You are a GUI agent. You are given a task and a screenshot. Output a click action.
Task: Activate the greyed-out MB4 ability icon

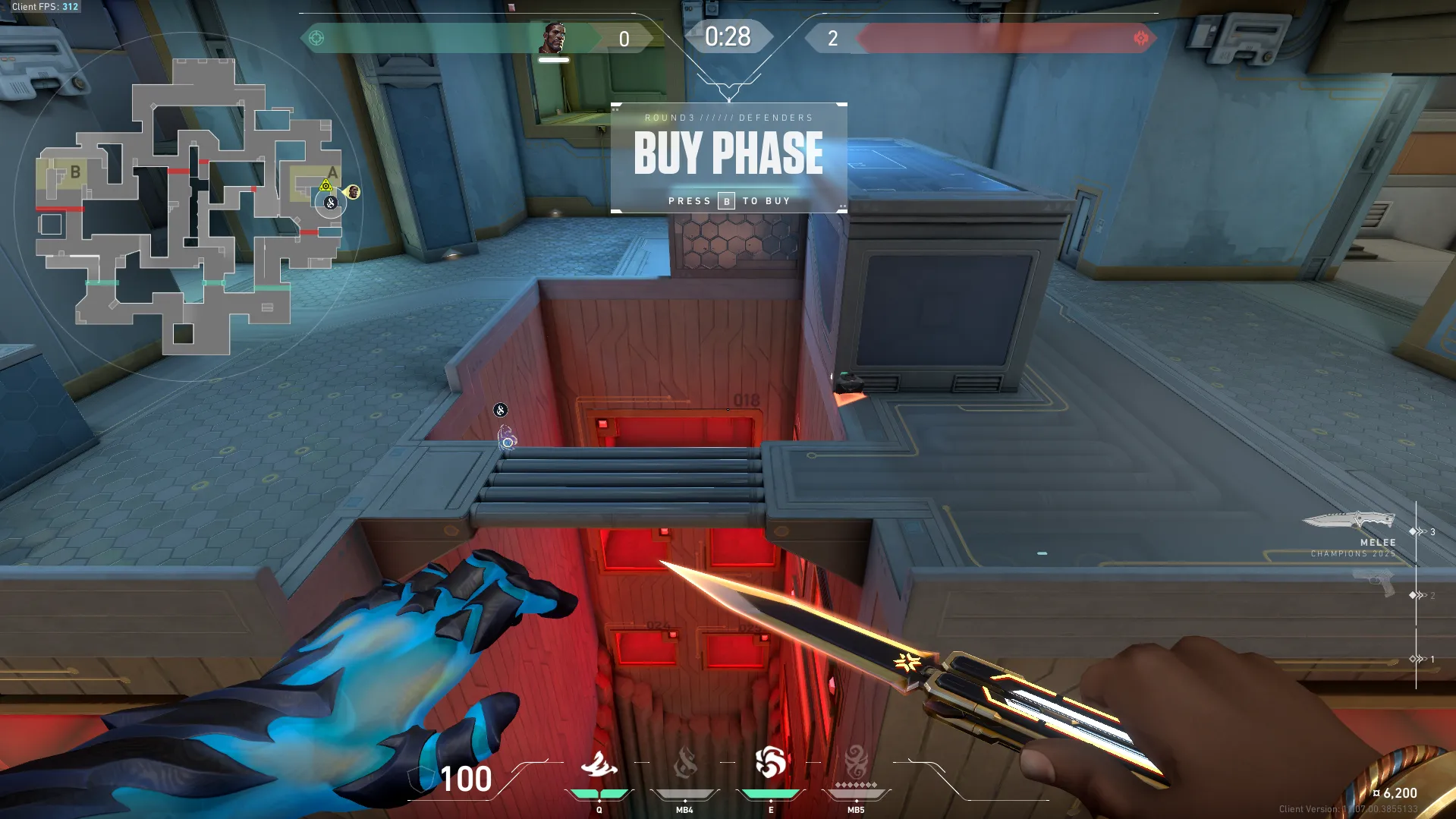tap(684, 763)
